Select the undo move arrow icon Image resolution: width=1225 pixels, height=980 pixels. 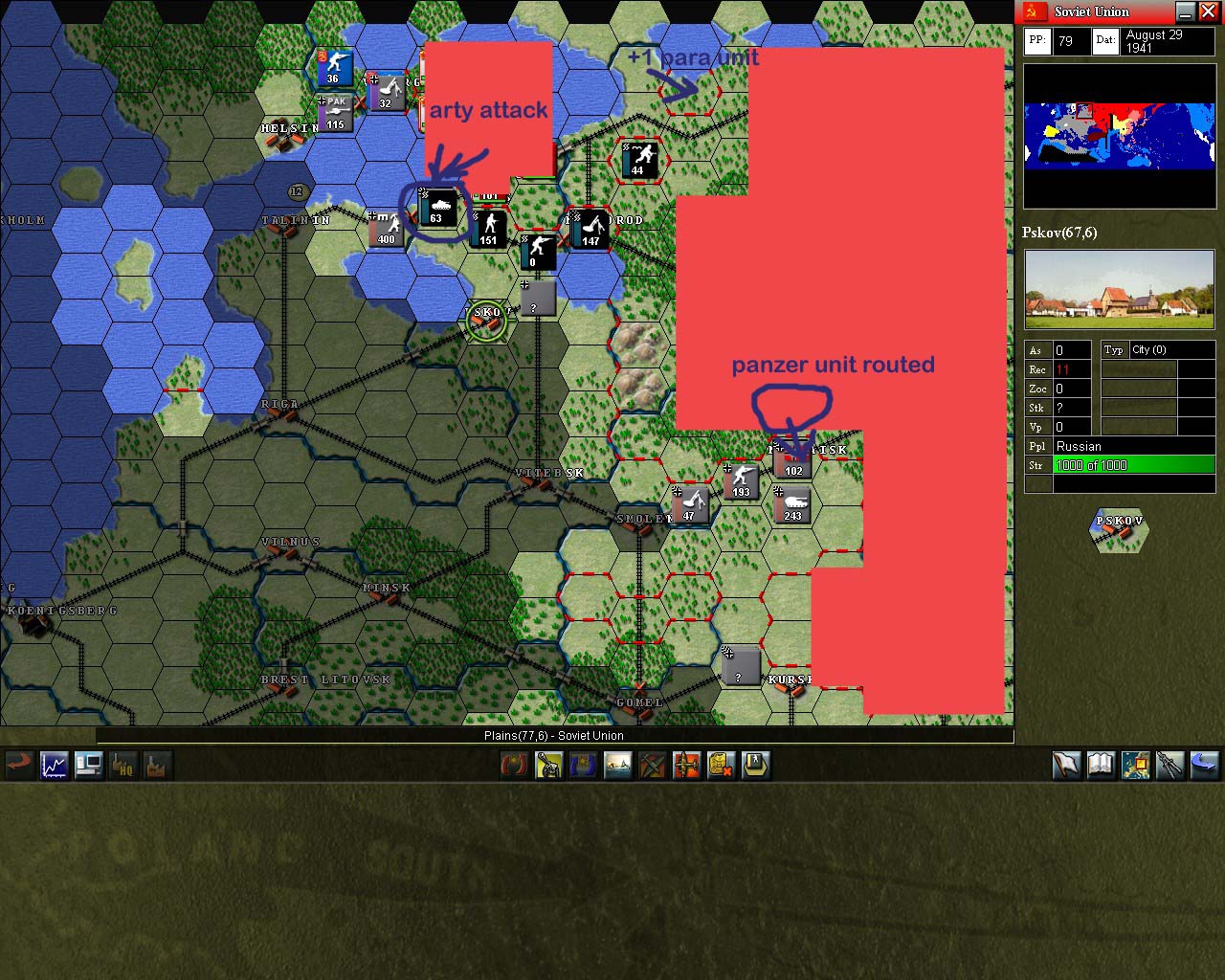[19, 765]
